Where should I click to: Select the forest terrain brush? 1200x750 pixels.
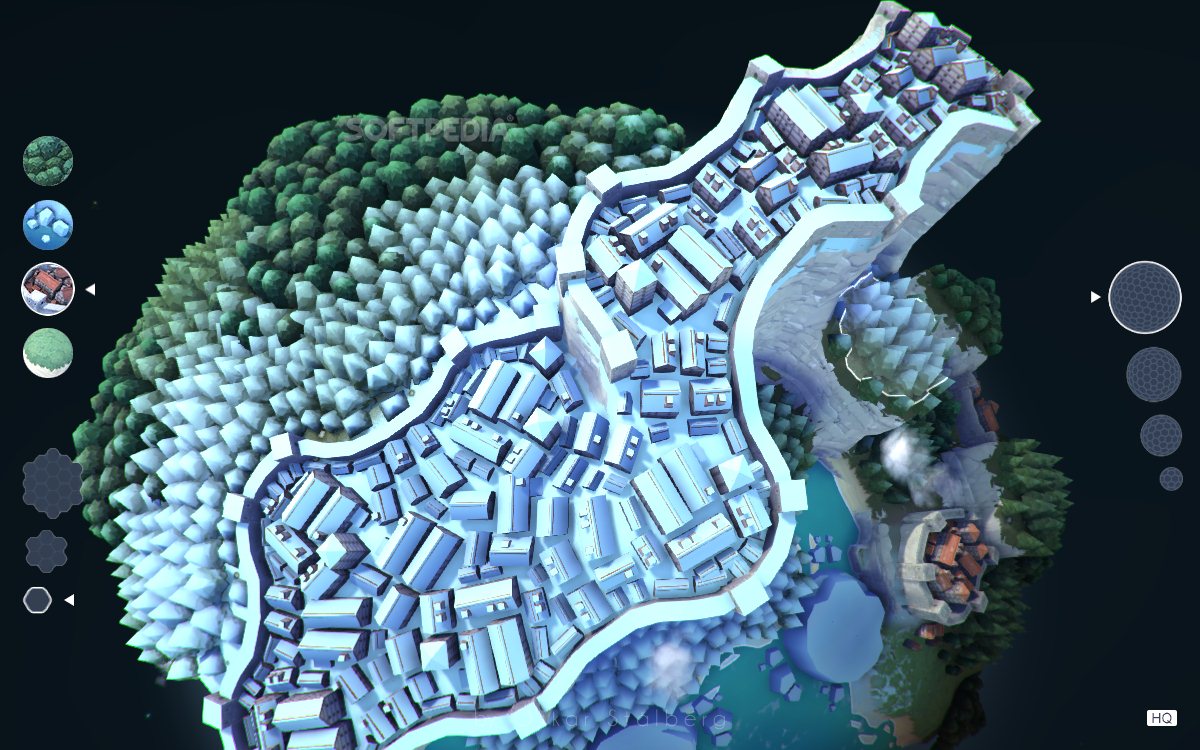(x=48, y=161)
